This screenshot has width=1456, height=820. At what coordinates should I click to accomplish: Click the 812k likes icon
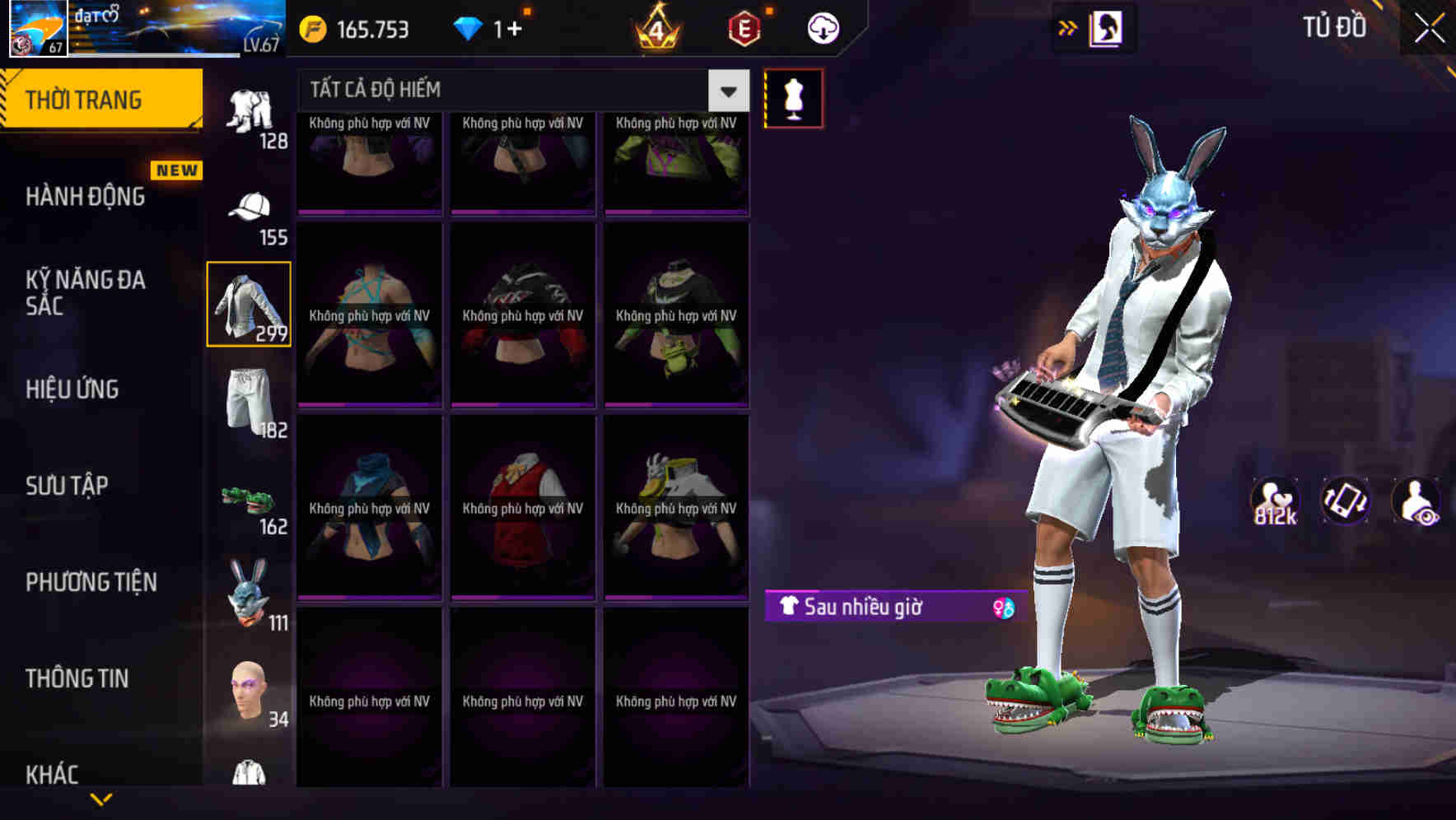(1277, 501)
